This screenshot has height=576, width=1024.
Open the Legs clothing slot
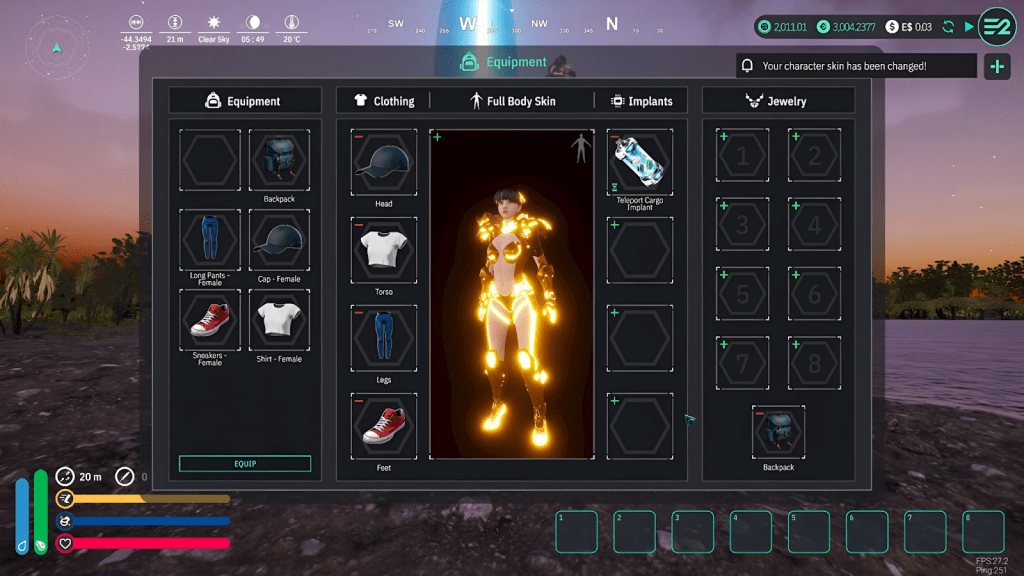(384, 338)
